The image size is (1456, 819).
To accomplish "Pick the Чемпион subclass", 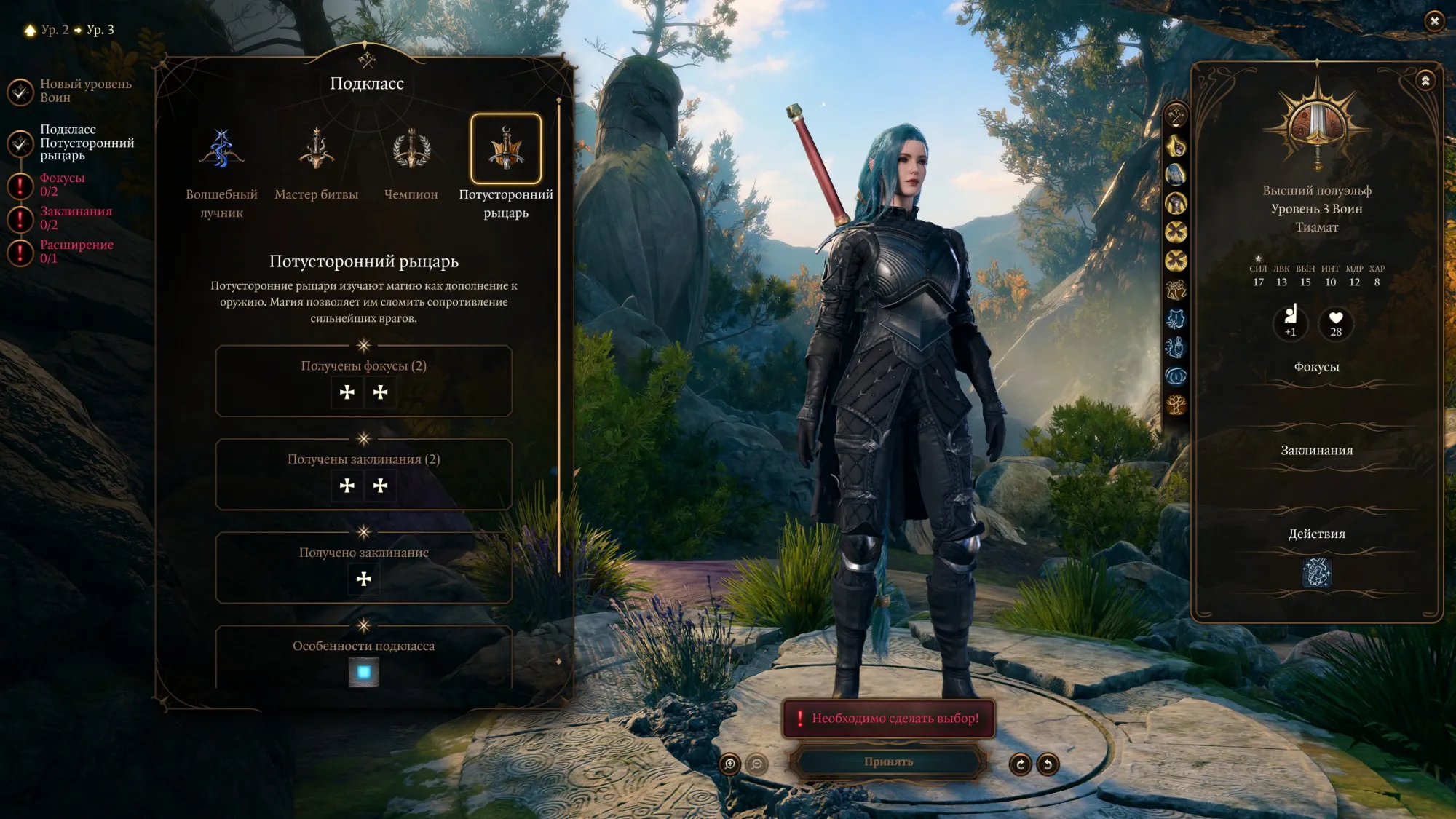I will point(411,150).
